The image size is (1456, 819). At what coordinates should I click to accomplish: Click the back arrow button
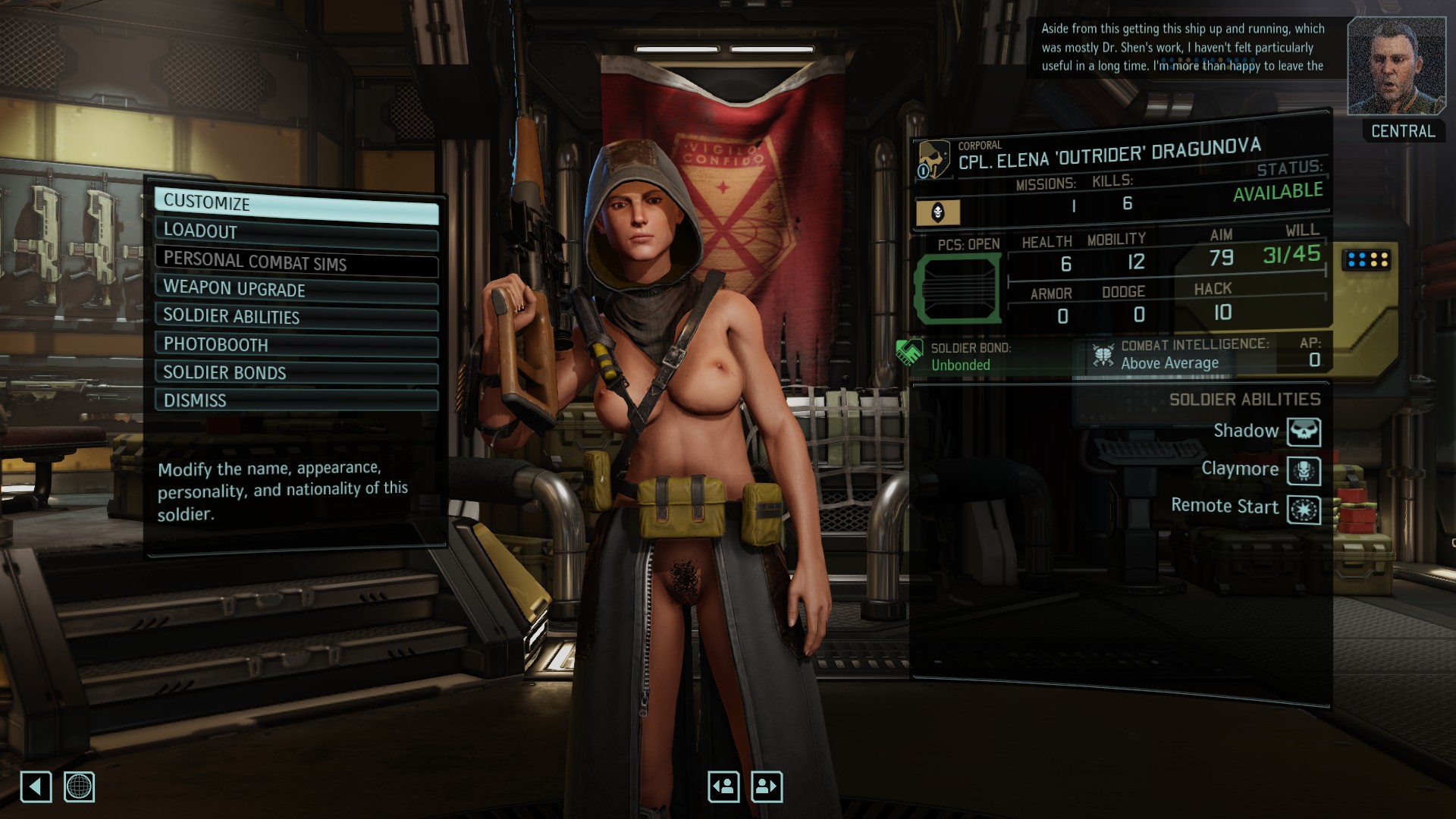[36, 786]
